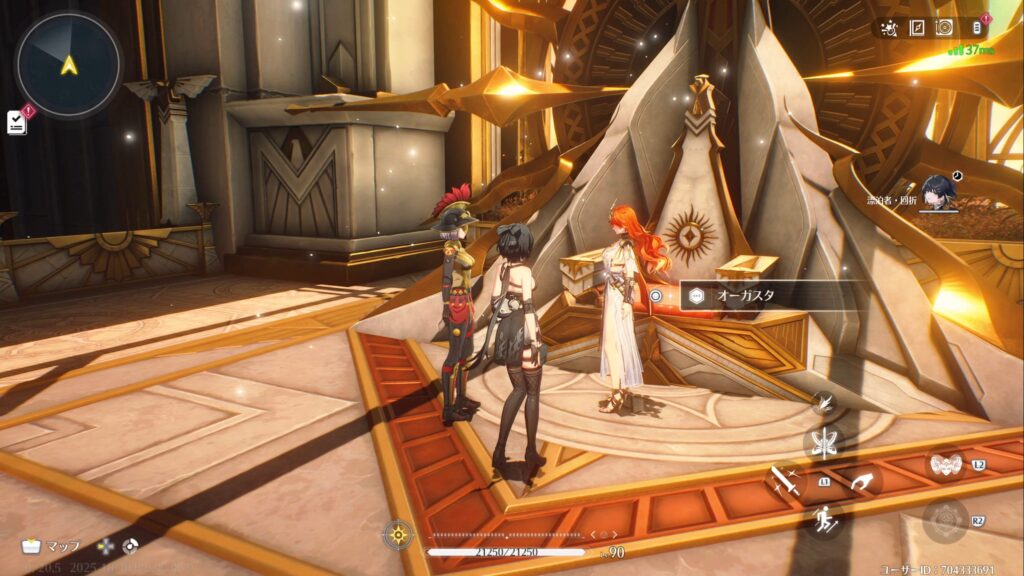1024x576 pixels.
Task: Open the compass guidebook icon
Action: tap(916, 28)
